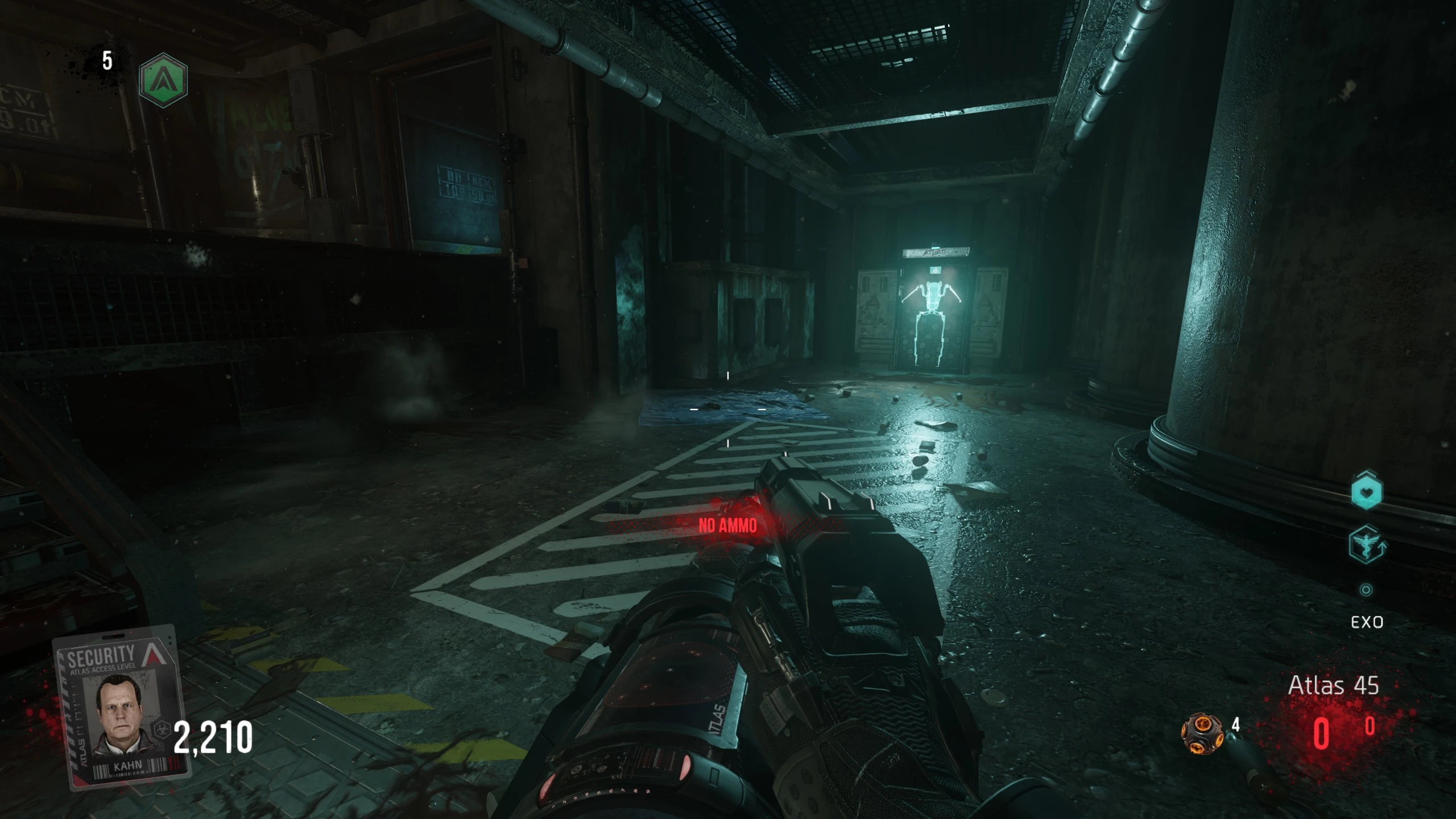The image size is (1456, 819).
Task: Select the orange distraction drone grenade icon
Action: [1202, 734]
